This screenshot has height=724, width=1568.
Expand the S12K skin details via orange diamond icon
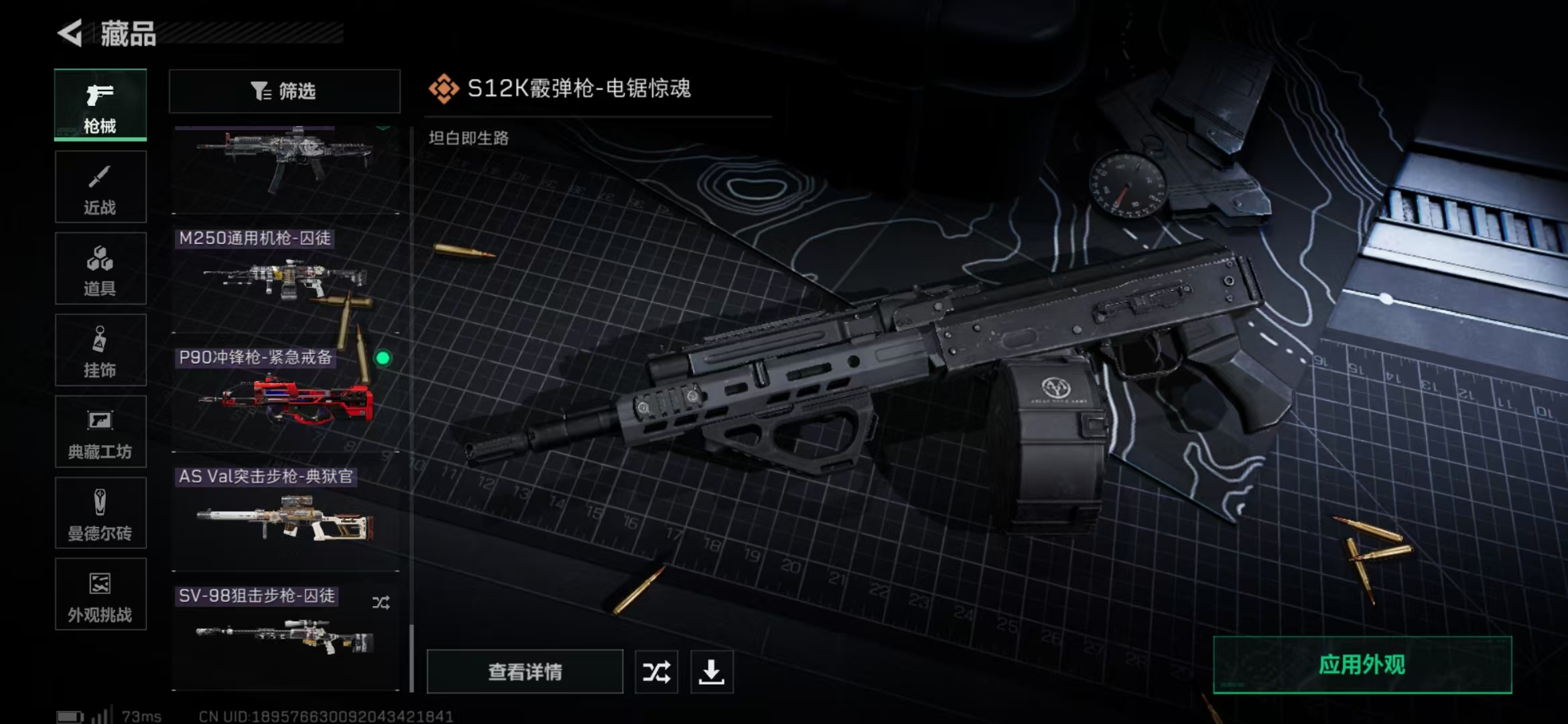pos(444,87)
